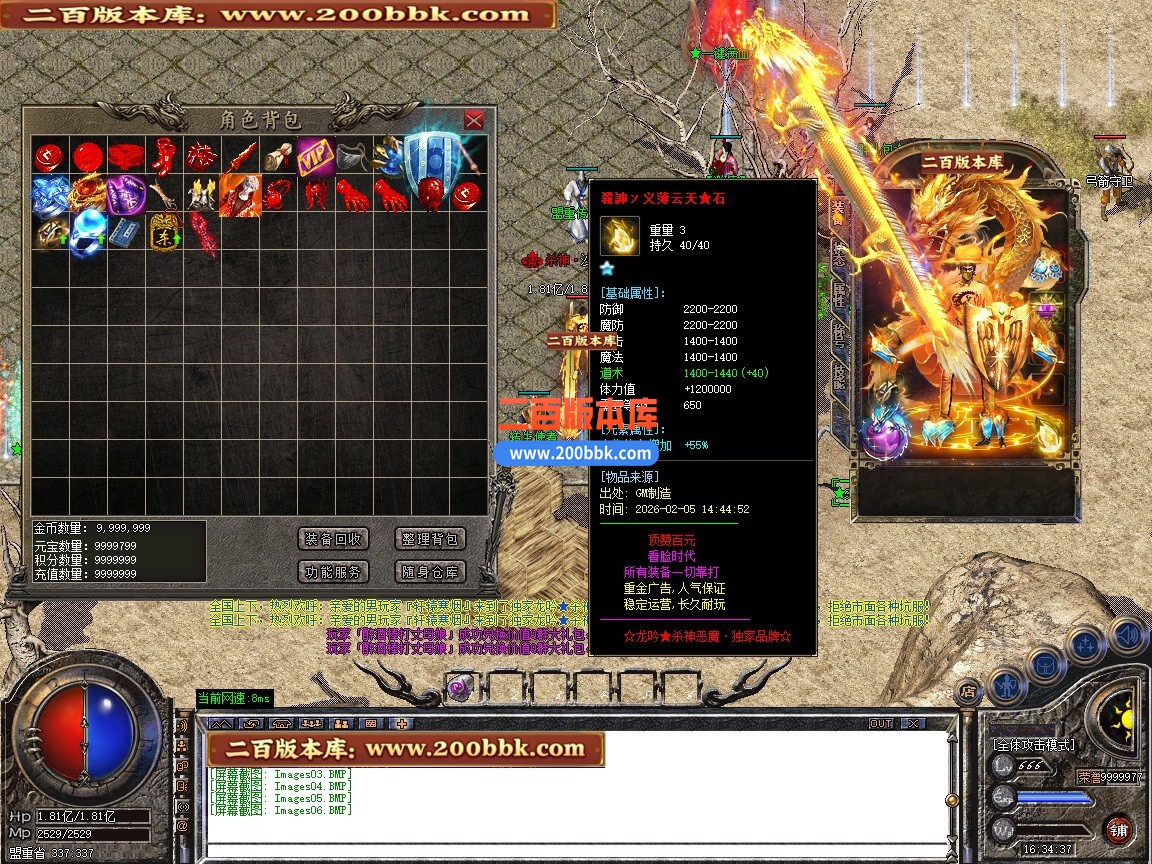
Task: Click the 整理背包 sort bag button
Action: (x=430, y=539)
